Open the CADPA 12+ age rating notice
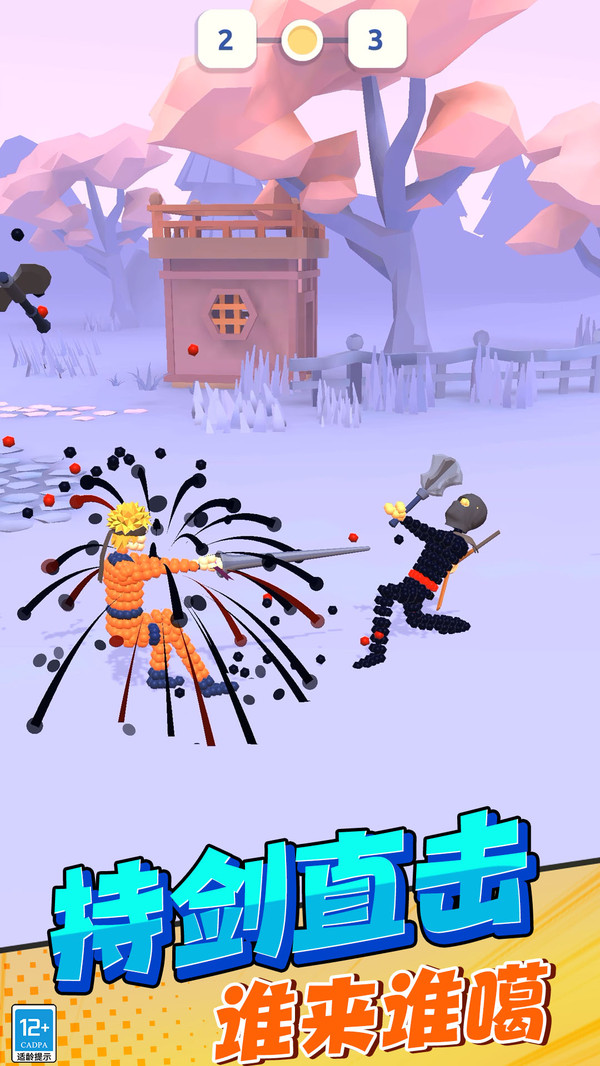Screen dimensions: 600x1066 click(34, 1033)
